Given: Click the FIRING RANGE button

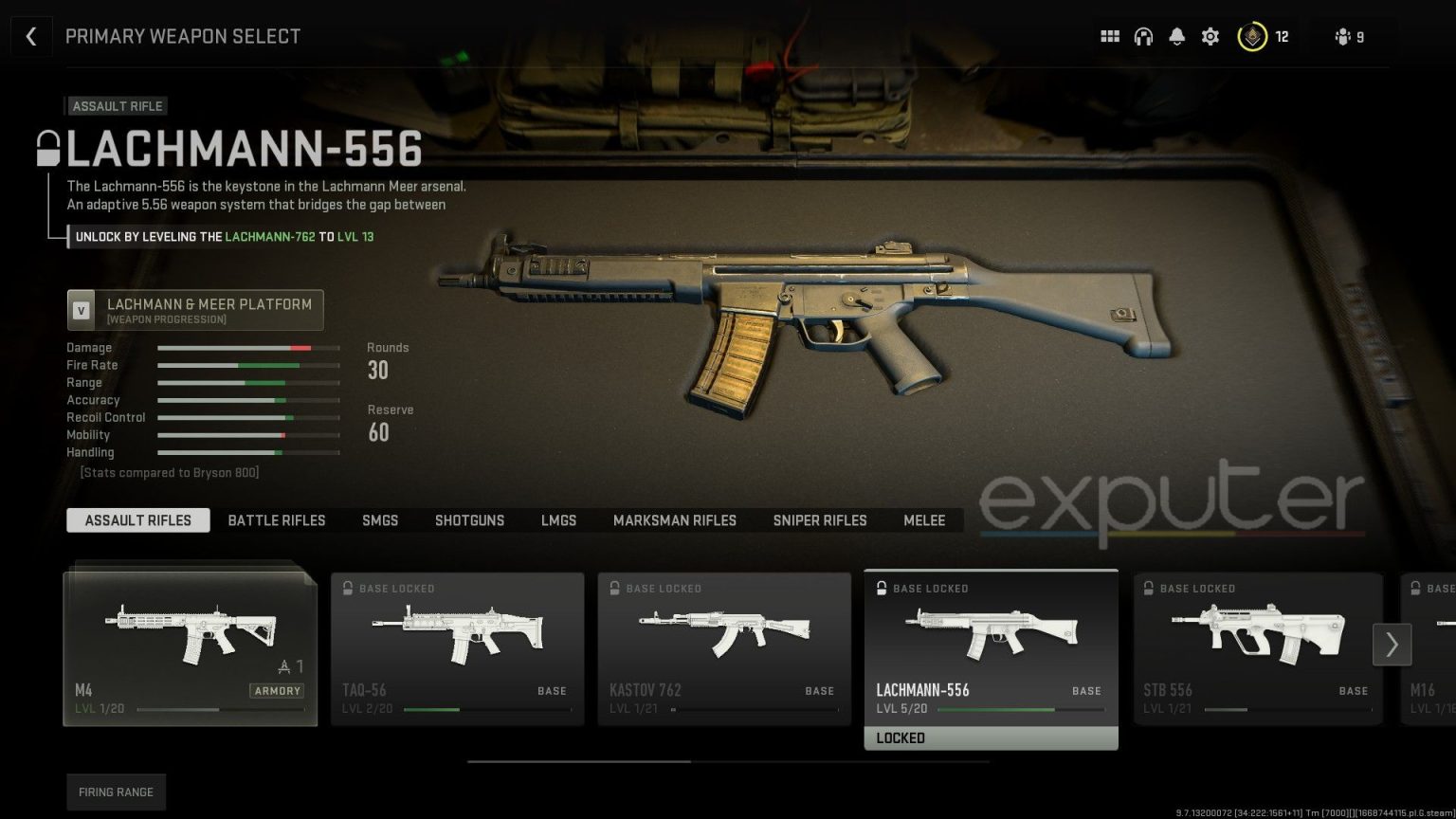Looking at the screenshot, I should click(x=116, y=792).
